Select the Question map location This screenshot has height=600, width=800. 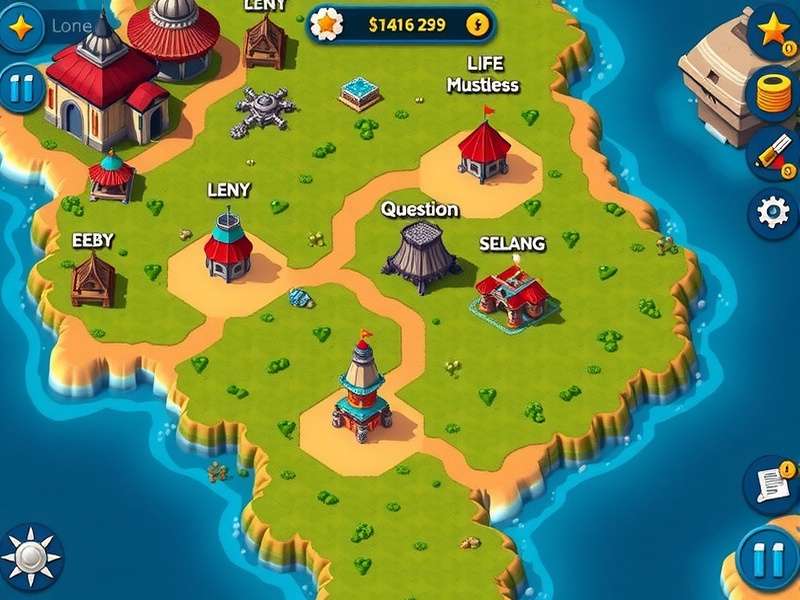pyautogui.click(x=420, y=256)
